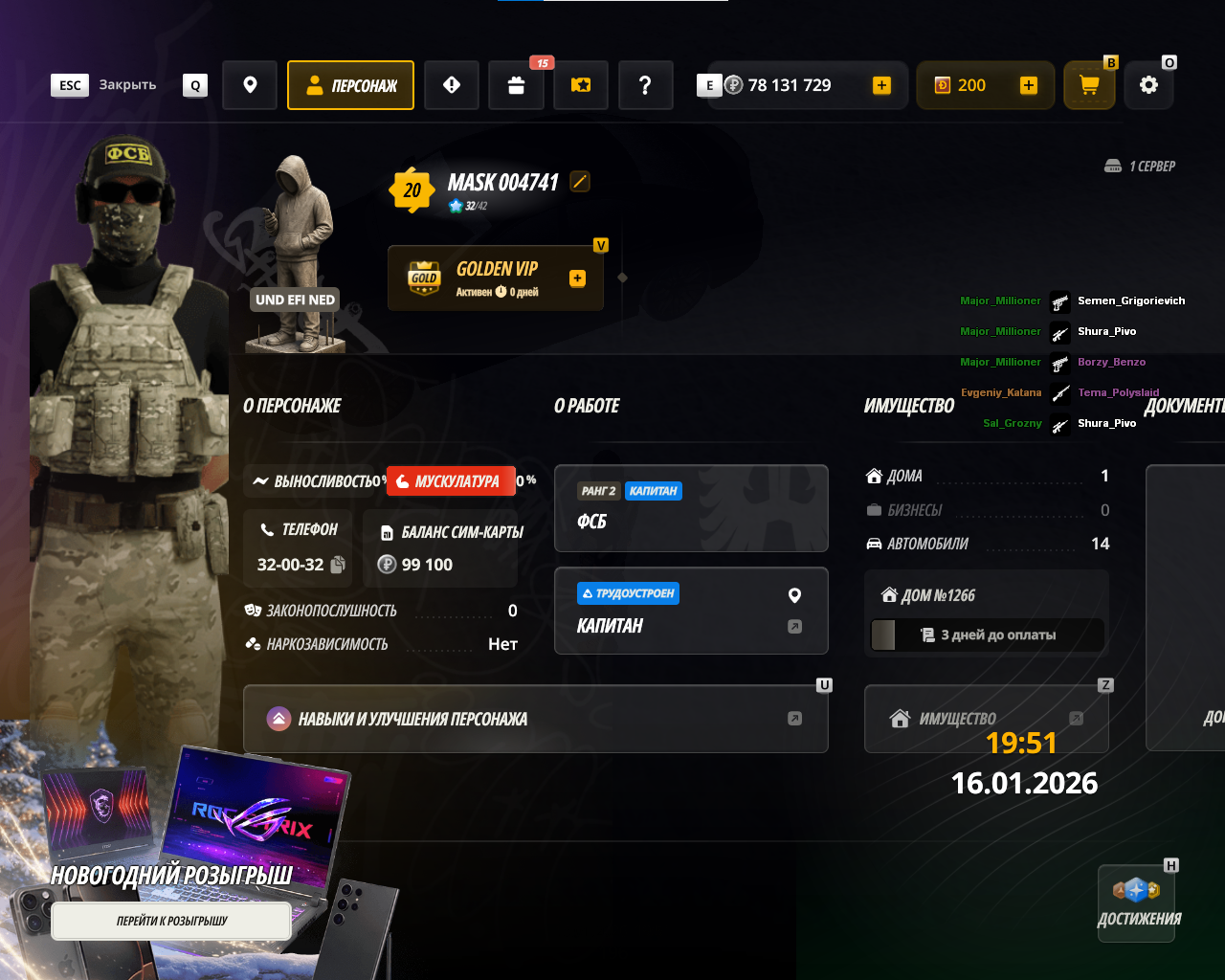Add money with the plus beside 78 131 729
The height and width of the screenshot is (980, 1225).
pos(881,85)
